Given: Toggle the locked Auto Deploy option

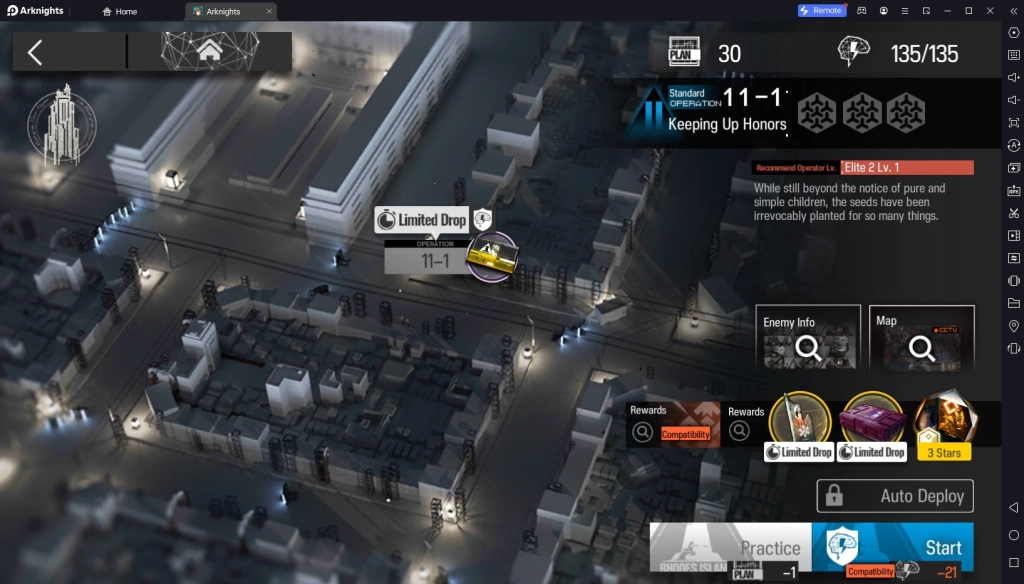Looking at the screenshot, I should (895, 496).
